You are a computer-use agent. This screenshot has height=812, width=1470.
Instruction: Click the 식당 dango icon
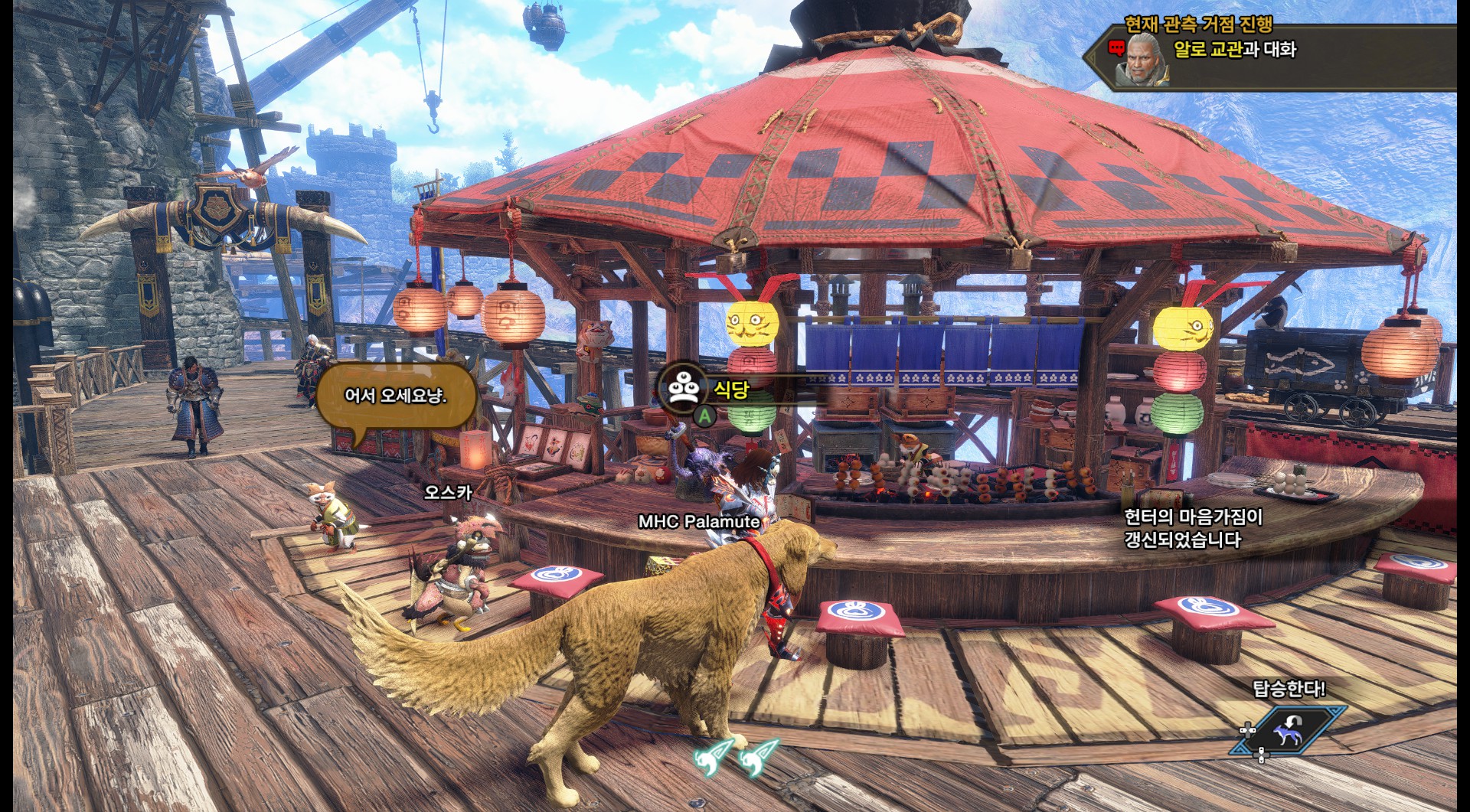684,387
